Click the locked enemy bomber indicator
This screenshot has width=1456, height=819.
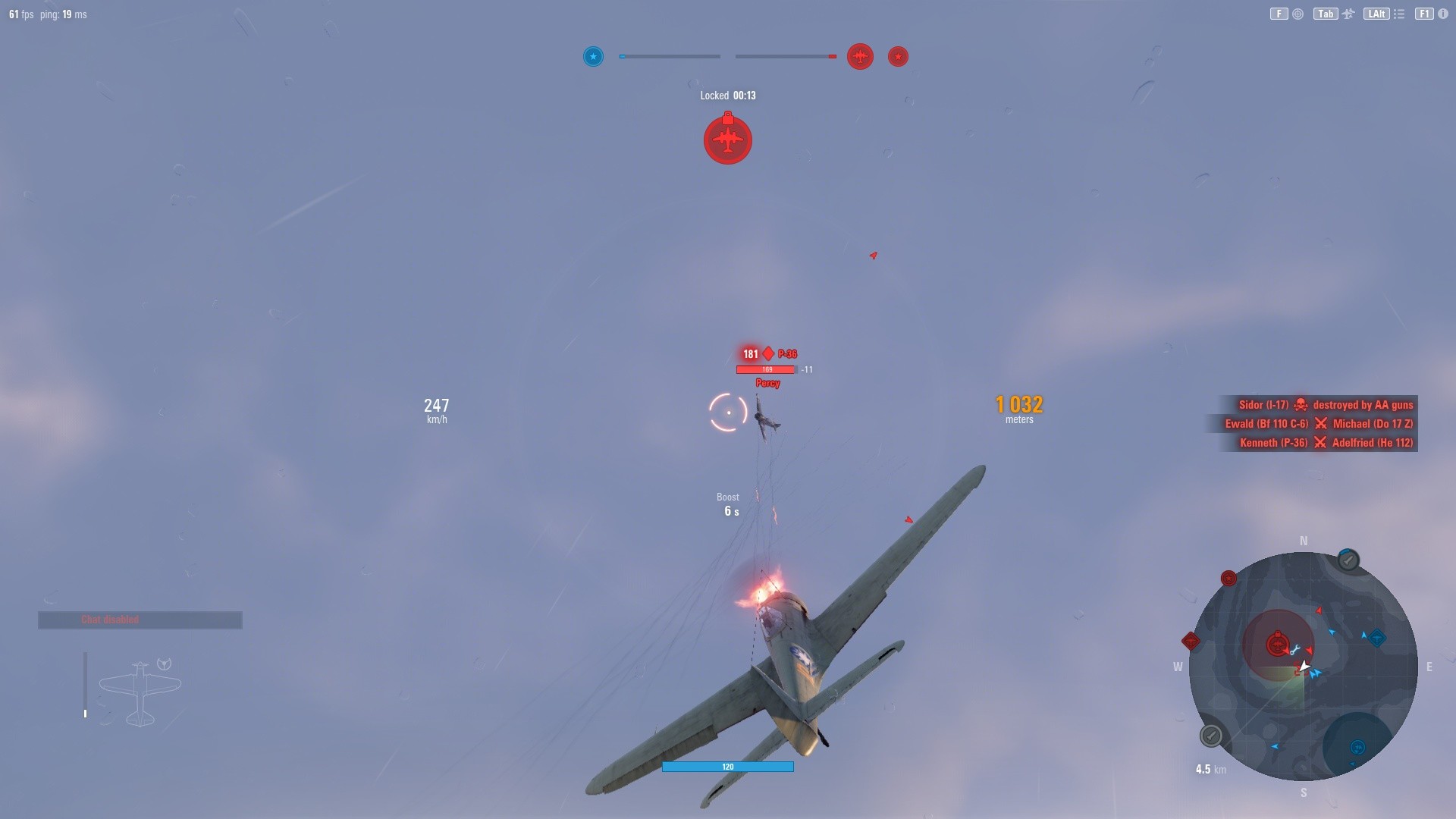pyautogui.click(x=727, y=139)
